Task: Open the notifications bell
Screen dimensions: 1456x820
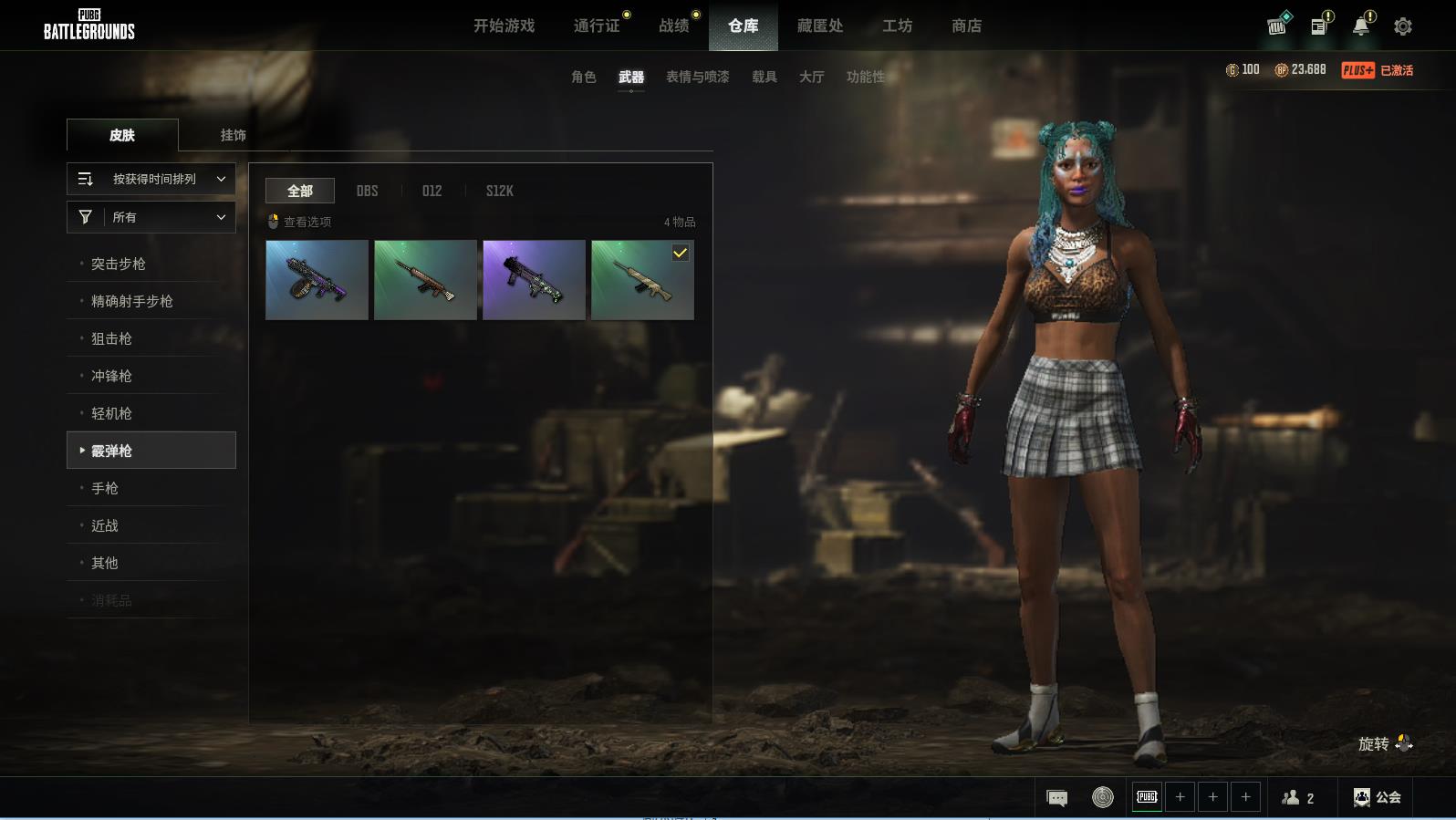Action: click(x=1361, y=26)
